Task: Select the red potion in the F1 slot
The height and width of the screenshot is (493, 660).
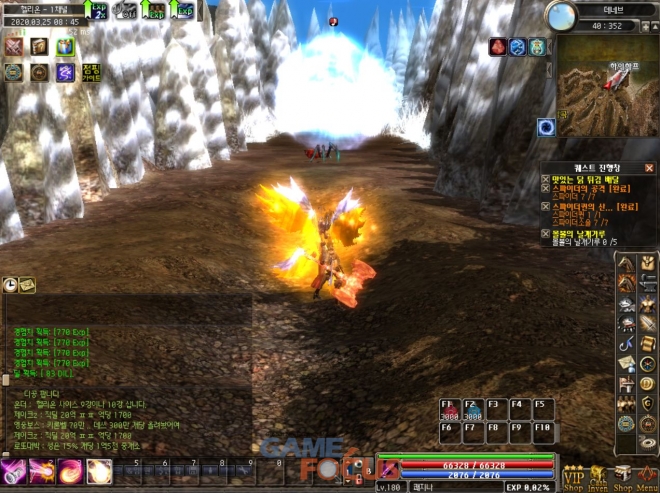Action: coord(449,410)
